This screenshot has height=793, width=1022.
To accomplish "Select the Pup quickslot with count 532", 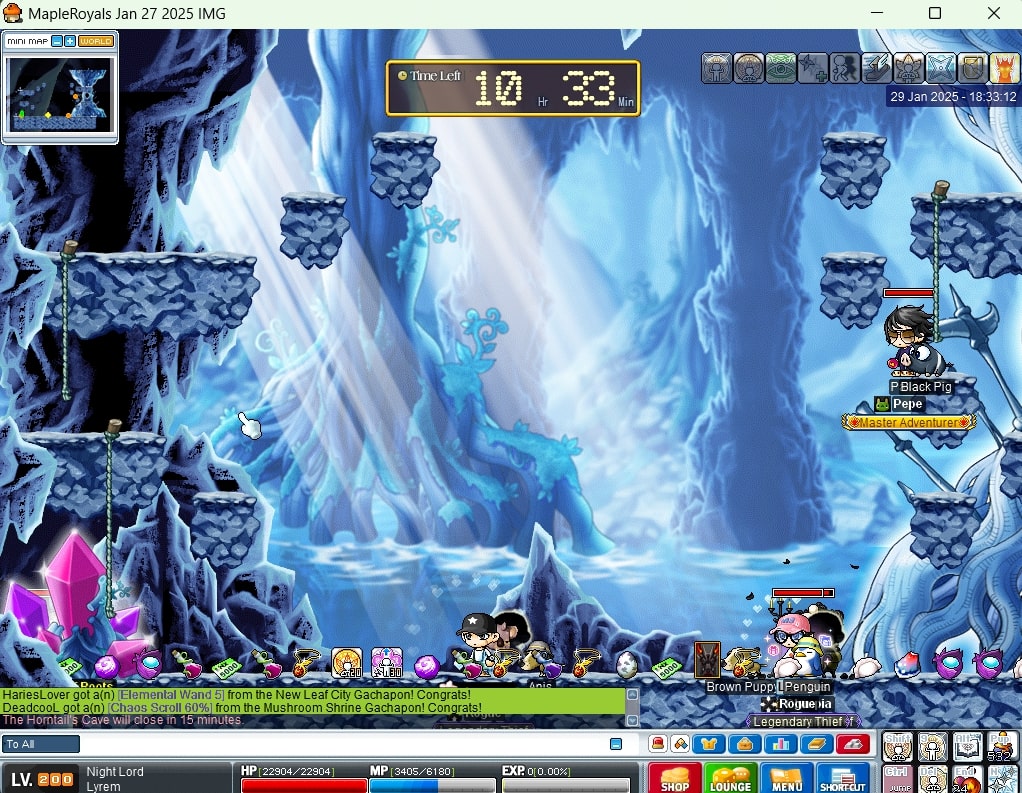I will (1002, 746).
